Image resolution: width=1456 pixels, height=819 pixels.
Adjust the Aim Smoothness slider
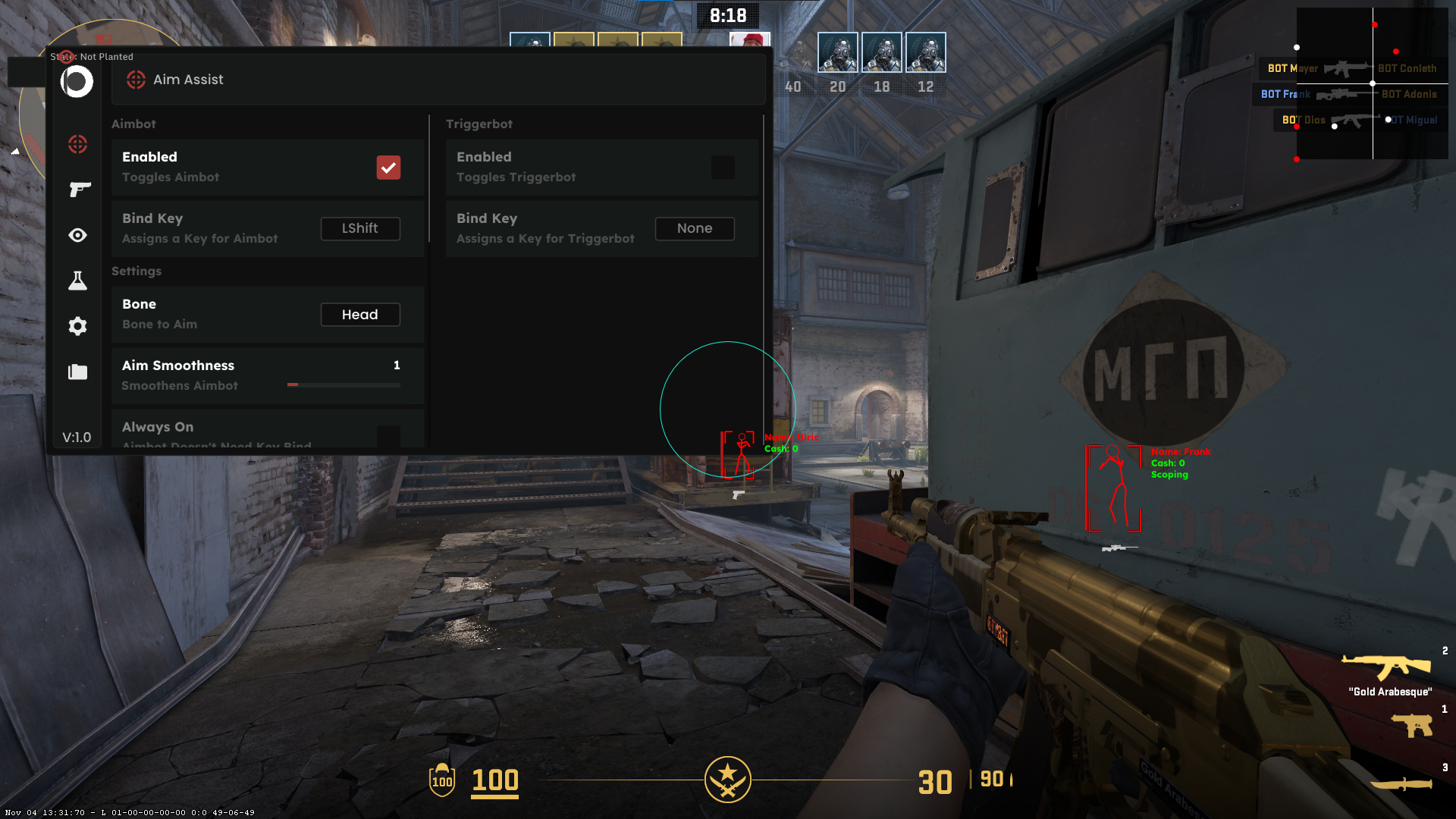[x=344, y=385]
